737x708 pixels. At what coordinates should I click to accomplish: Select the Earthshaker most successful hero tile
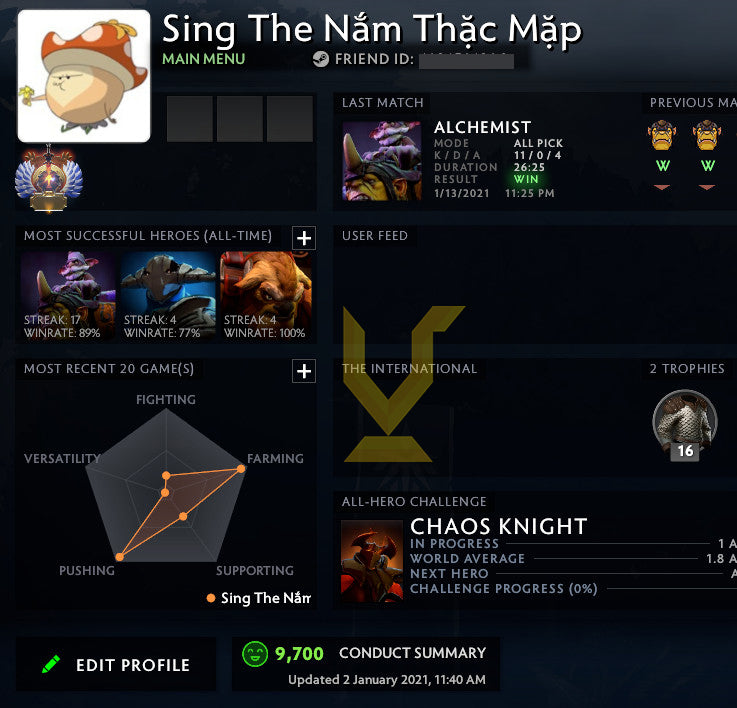[265, 295]
